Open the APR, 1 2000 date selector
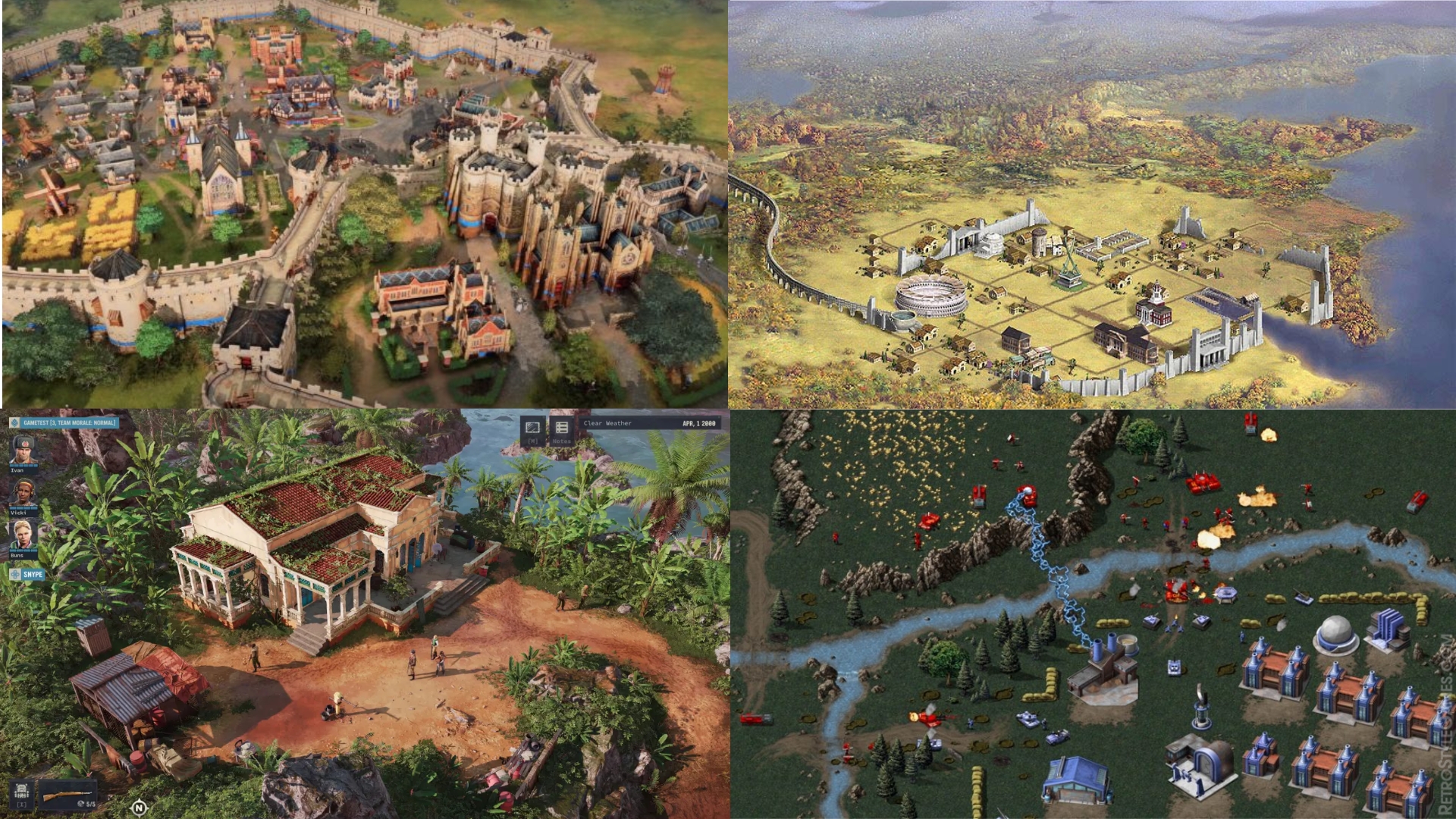The height and width of the screenshot is (819, 1456). (x=698, y=423)
